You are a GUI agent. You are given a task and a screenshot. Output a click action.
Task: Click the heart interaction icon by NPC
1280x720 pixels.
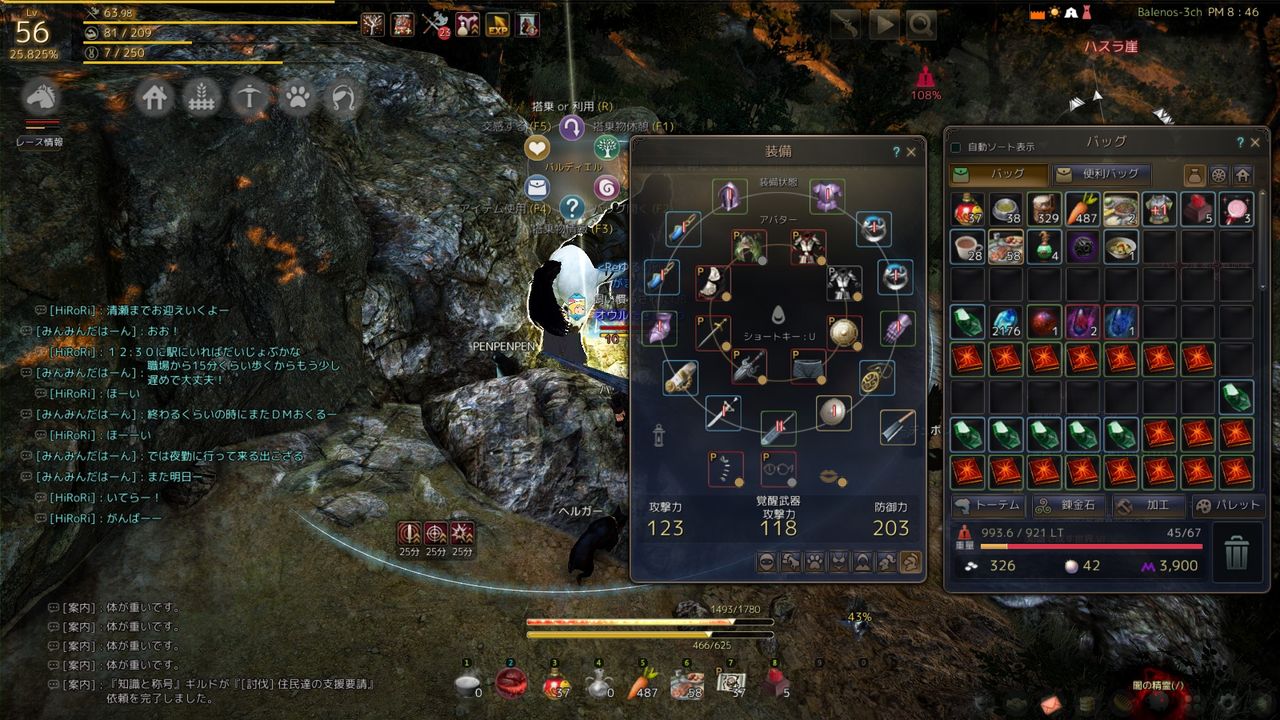pos(537,148)
